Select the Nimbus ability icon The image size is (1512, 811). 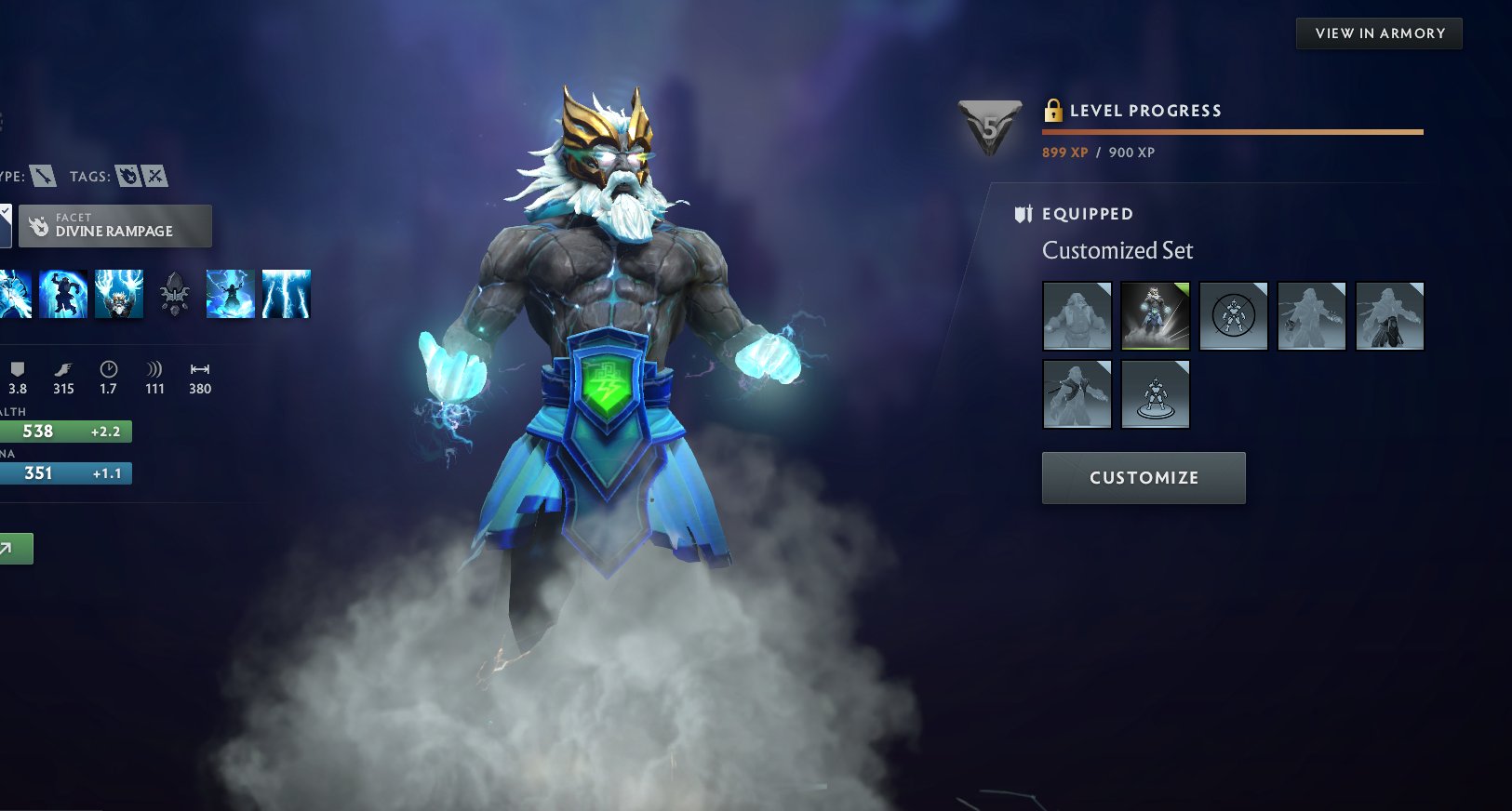coord(230,293)
